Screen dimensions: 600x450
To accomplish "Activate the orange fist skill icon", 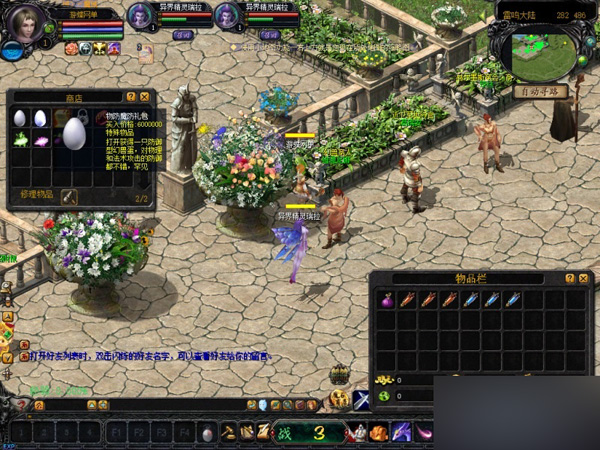I will pos(379,432).
